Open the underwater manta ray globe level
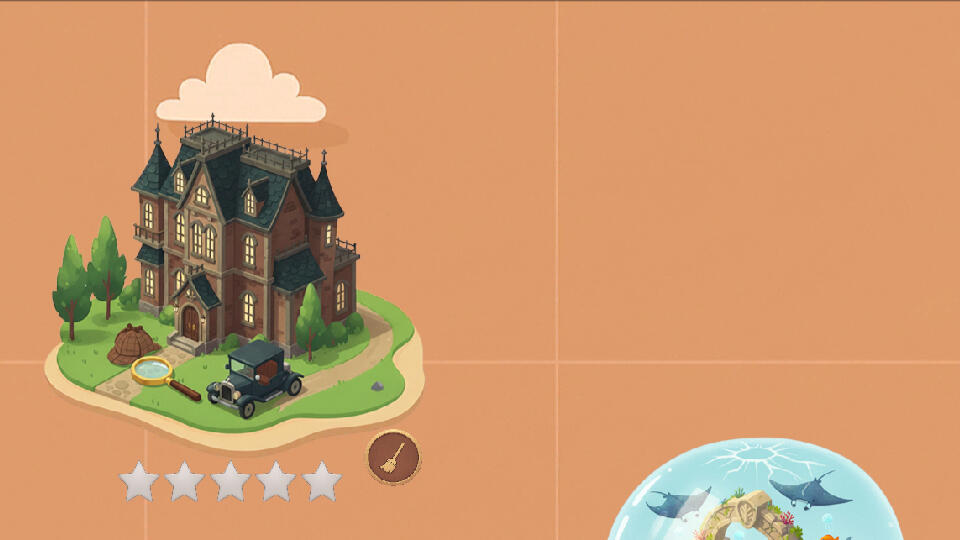960x540 pixels. pyautogui.click(x=756, y=496)
